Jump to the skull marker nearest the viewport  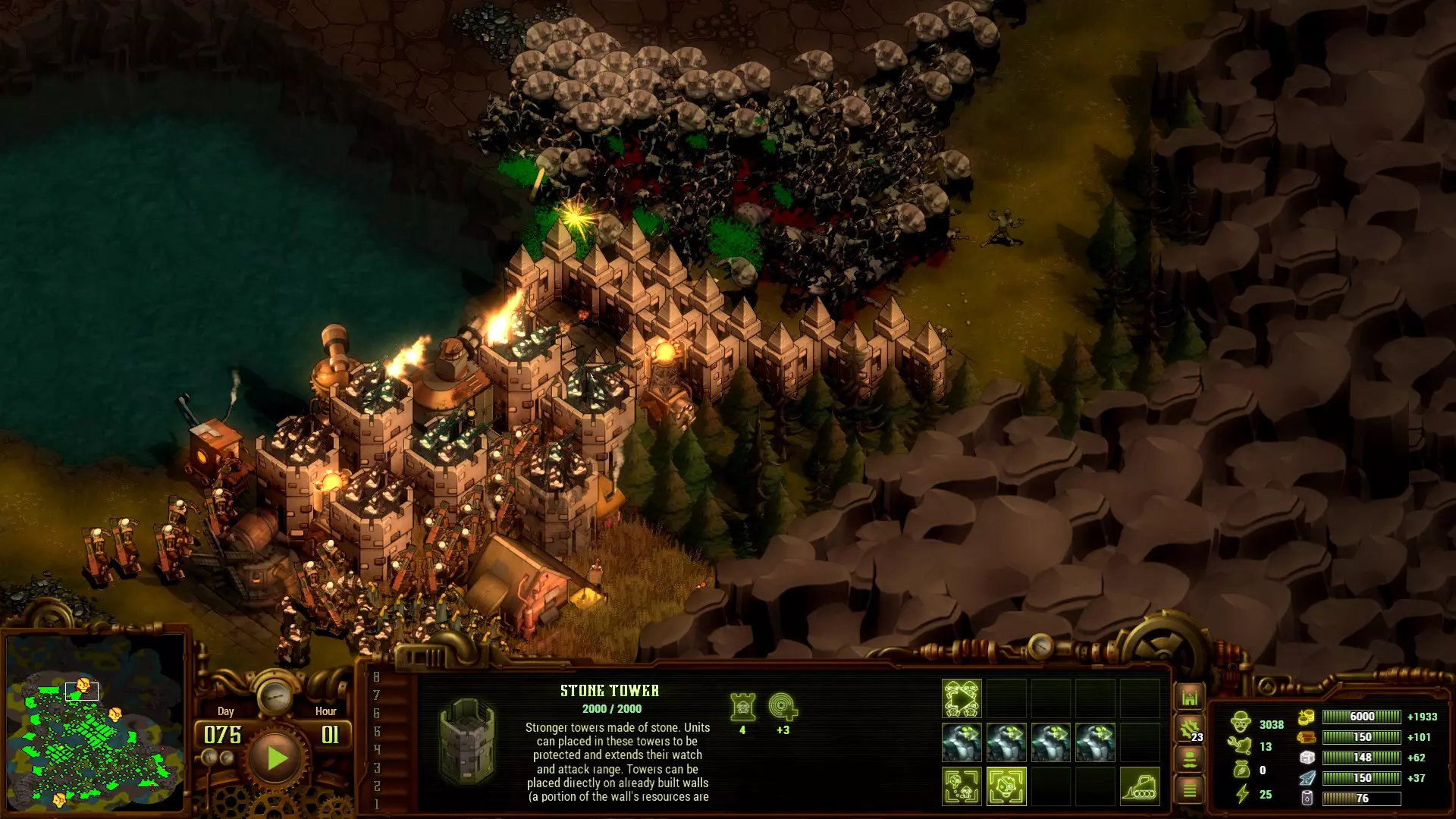pyautogui.click(x=83, y=686)
